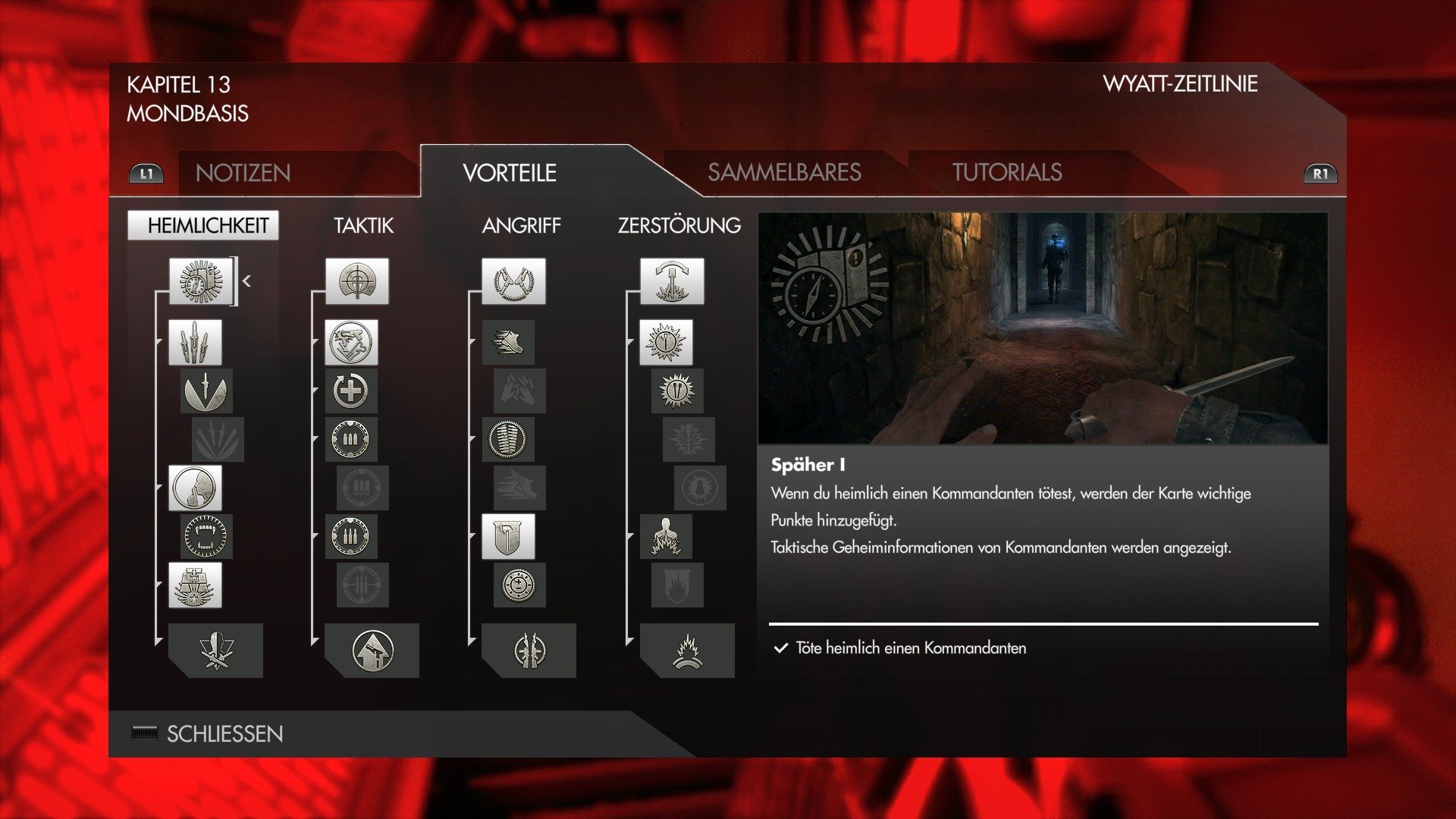Click SCHLIESSEN at the bottom
The image size is (1456, 819).
coord(224,733)
